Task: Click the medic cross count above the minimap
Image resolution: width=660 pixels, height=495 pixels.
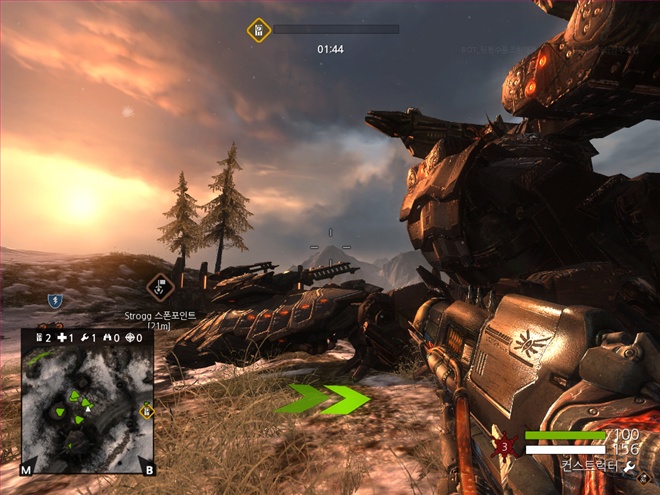Action: (60, 338)
